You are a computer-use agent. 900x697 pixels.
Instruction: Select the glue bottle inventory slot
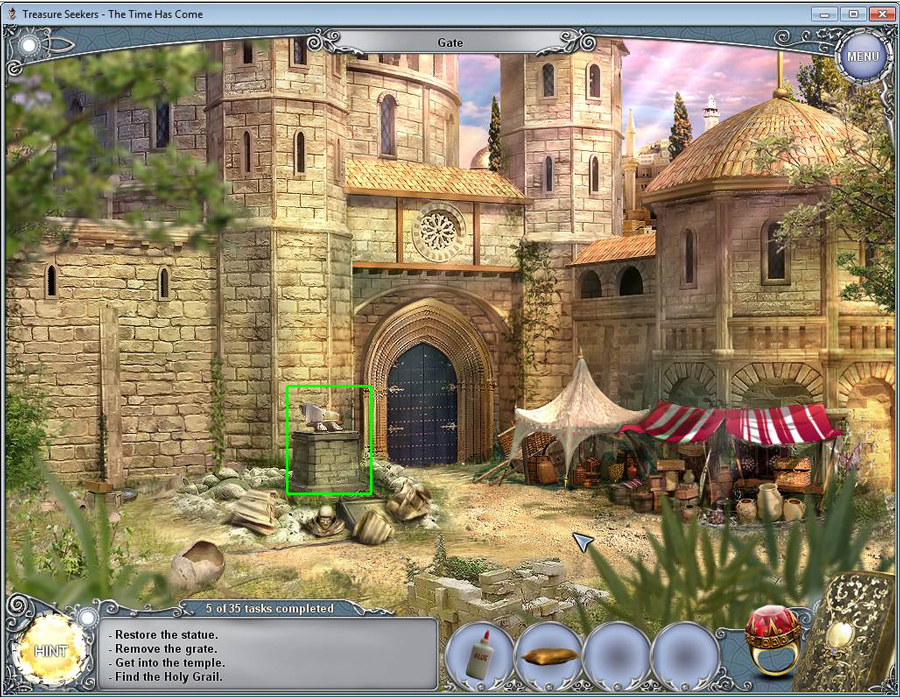click(480, 657)
